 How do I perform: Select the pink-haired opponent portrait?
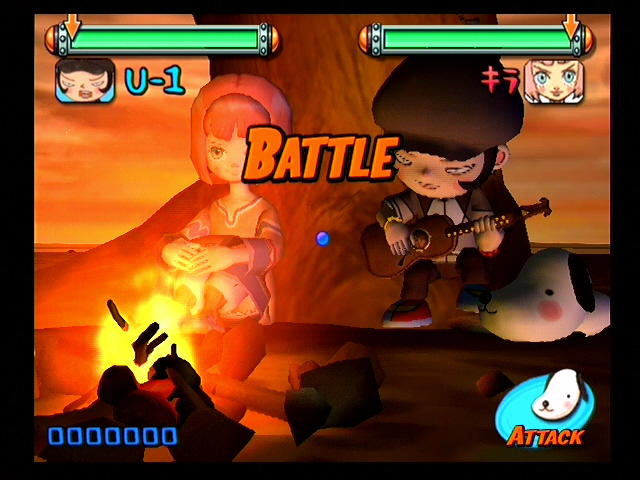point(553,80)
